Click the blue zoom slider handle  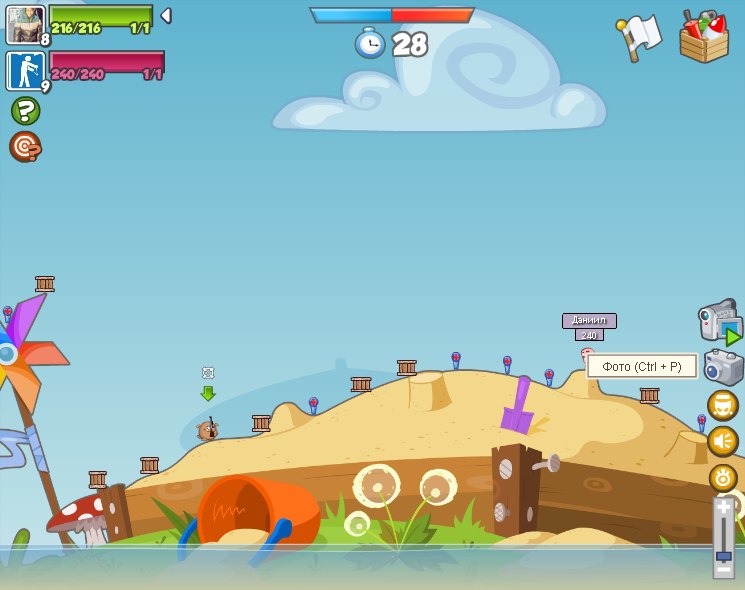(x=723, y=555)
